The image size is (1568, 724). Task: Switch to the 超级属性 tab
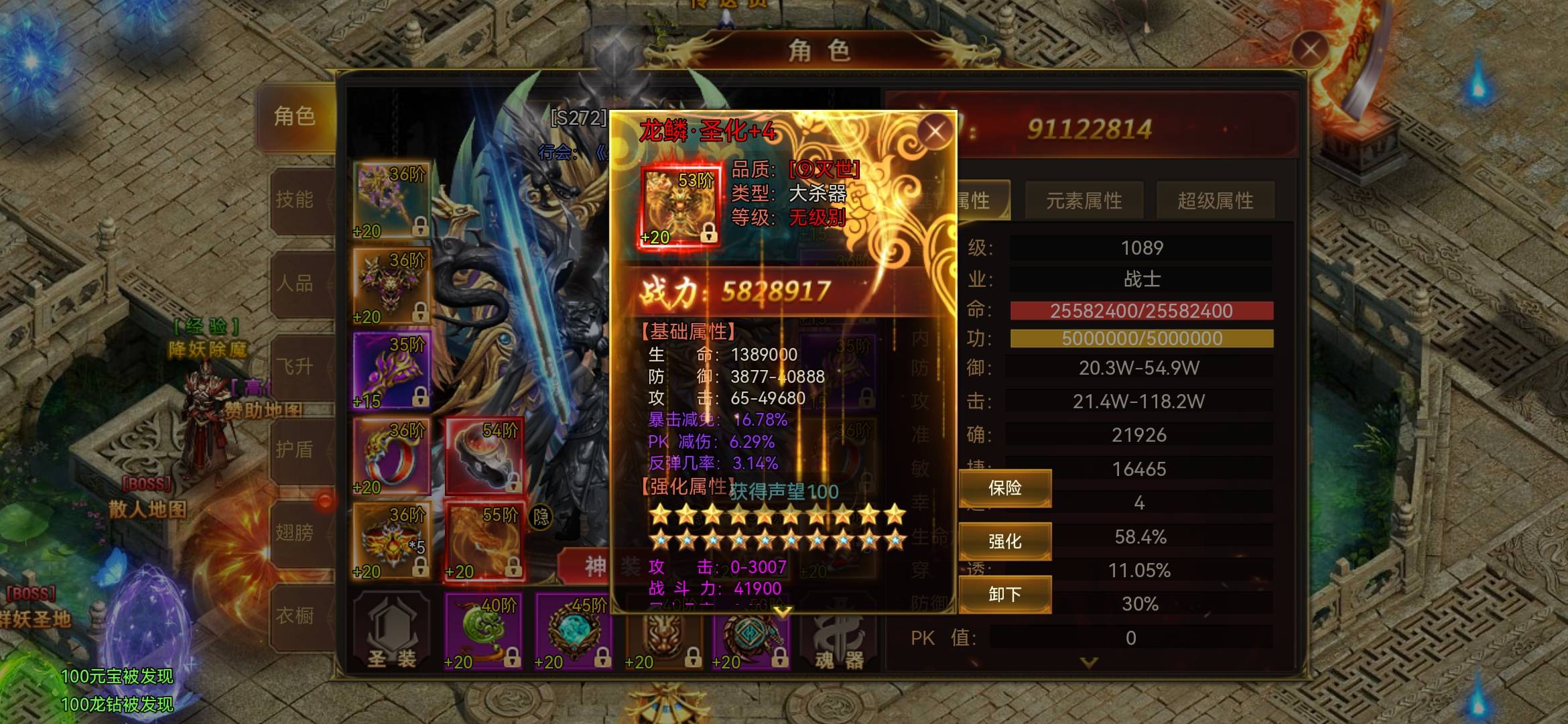(1215, 200)
